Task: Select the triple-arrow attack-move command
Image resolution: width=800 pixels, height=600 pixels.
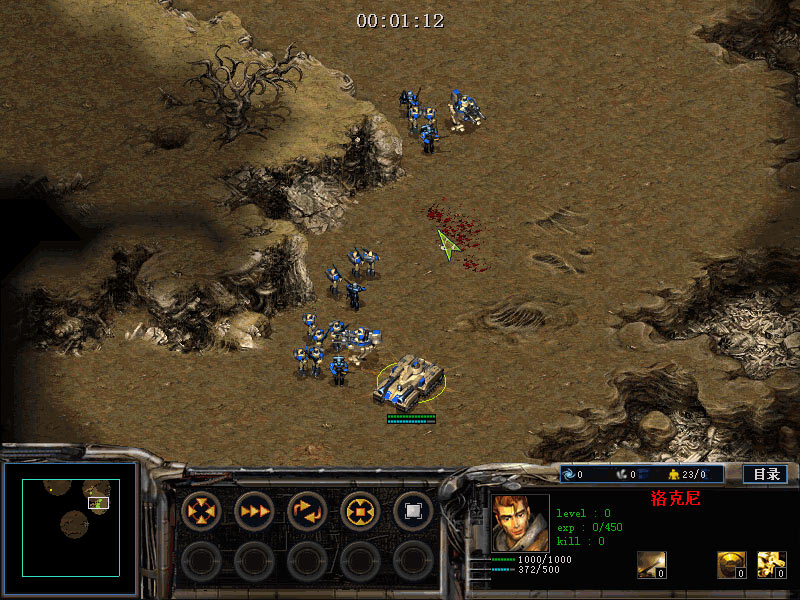Action: click(x=254, y=511)
